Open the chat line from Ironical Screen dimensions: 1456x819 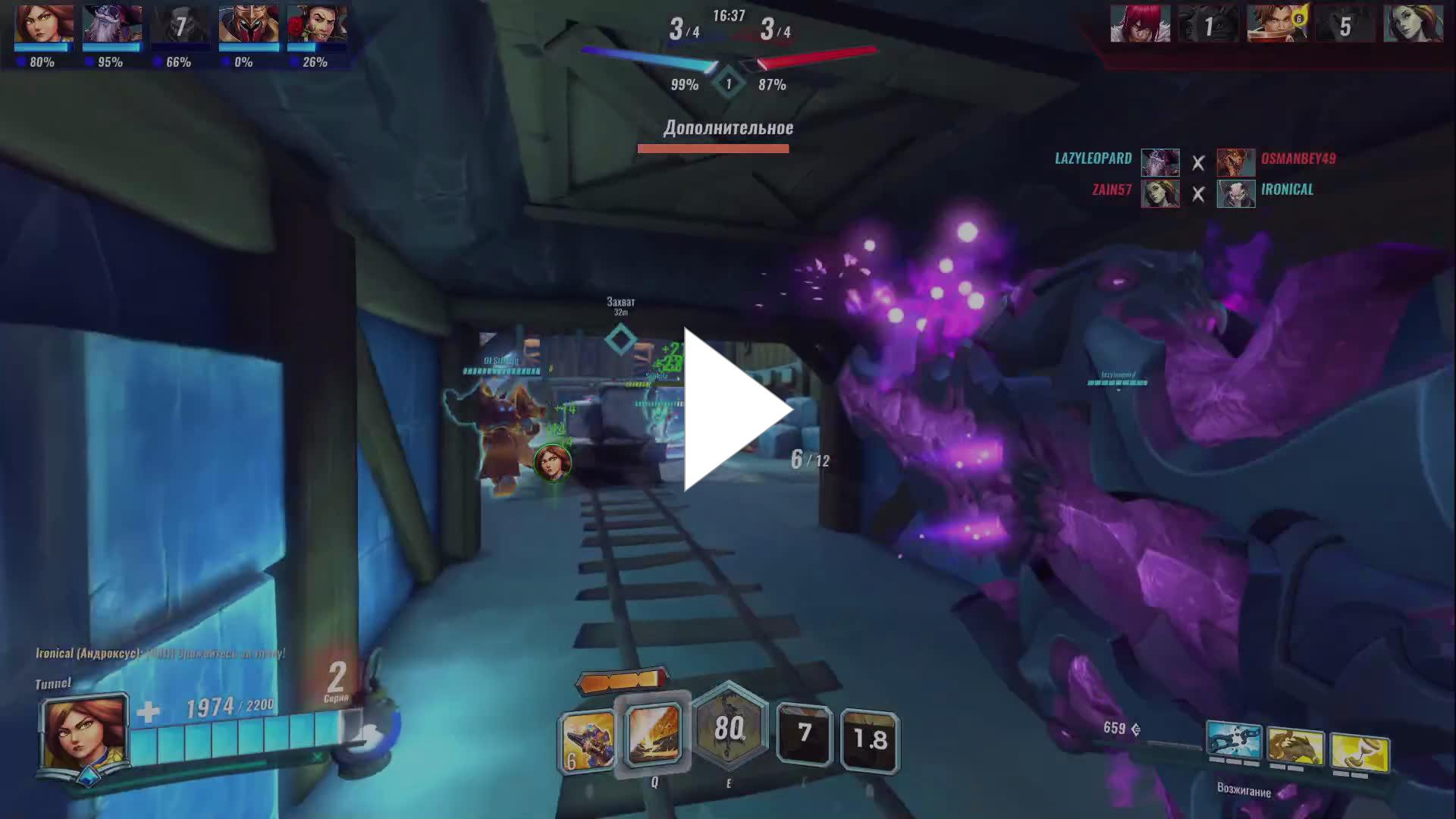(x=160, y=653)
